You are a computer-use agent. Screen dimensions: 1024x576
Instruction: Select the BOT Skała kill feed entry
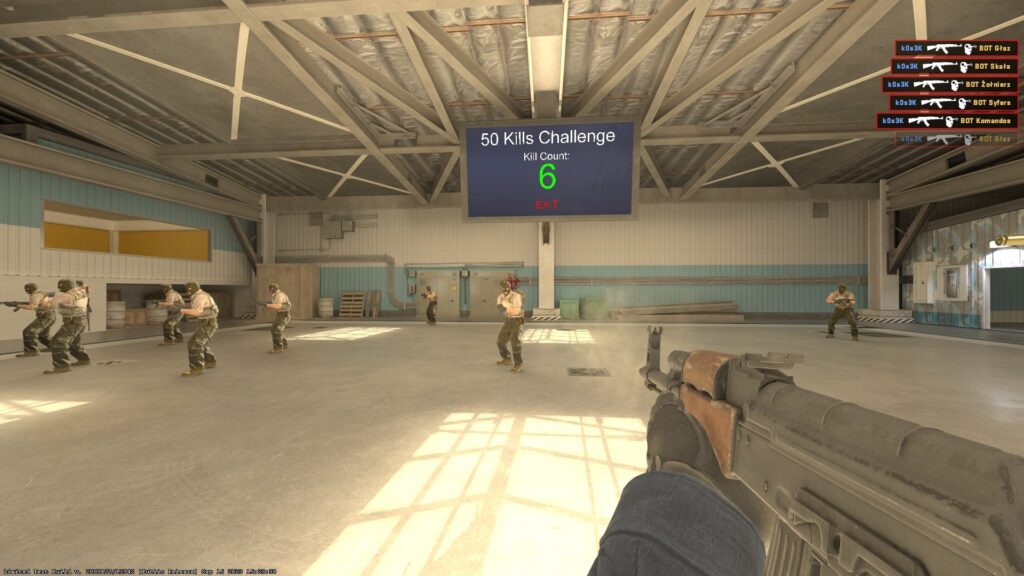tap(955, 66)
